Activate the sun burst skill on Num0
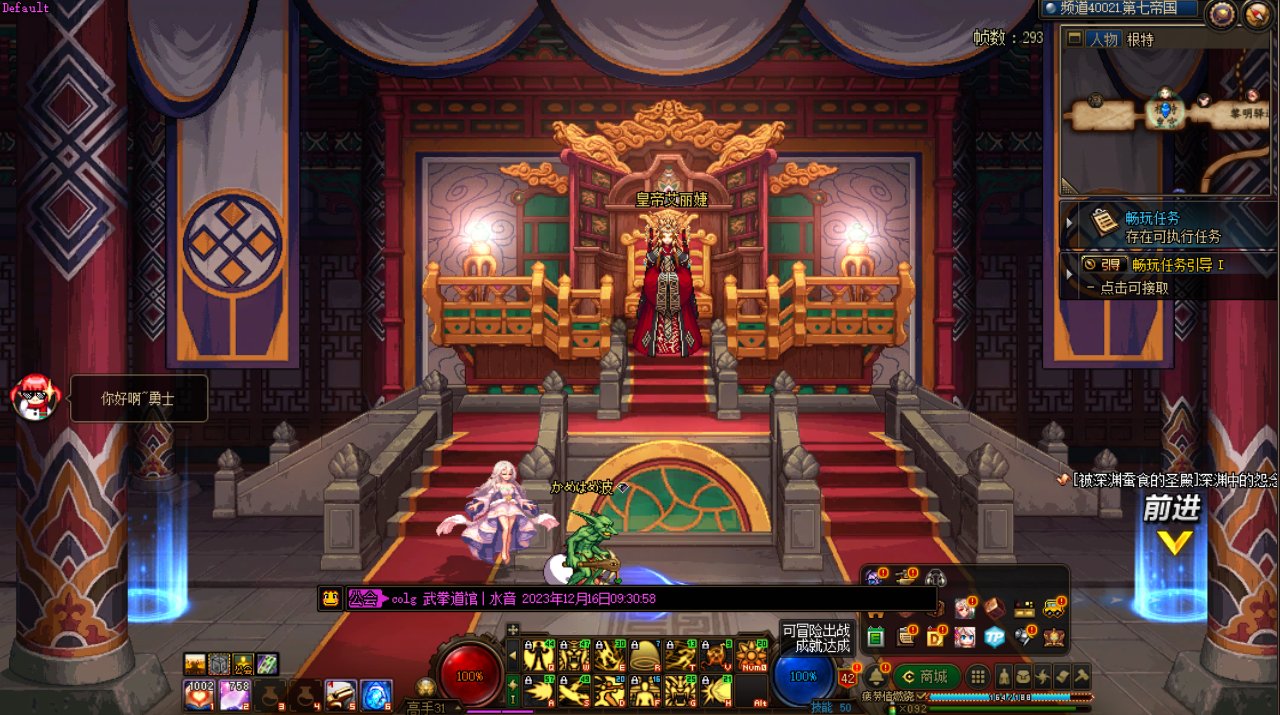This screenshot has width=1280, height=715. (x=751, y=657)
